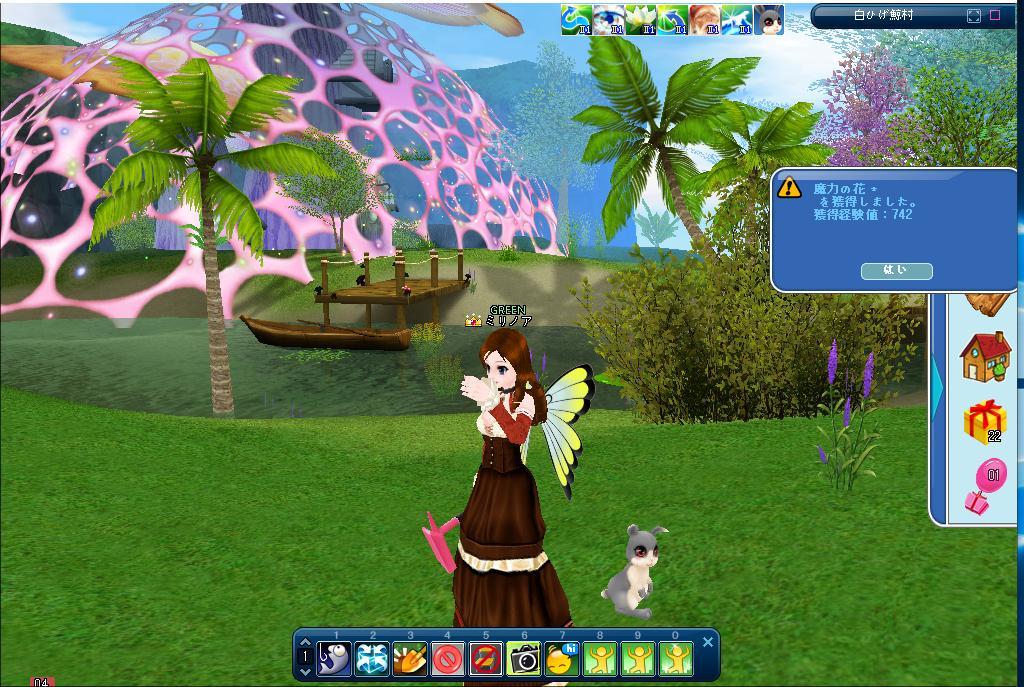Click the white lotus flower buff icon
The height and width of the screenshot is (687, 1024).
pos(641,19)
